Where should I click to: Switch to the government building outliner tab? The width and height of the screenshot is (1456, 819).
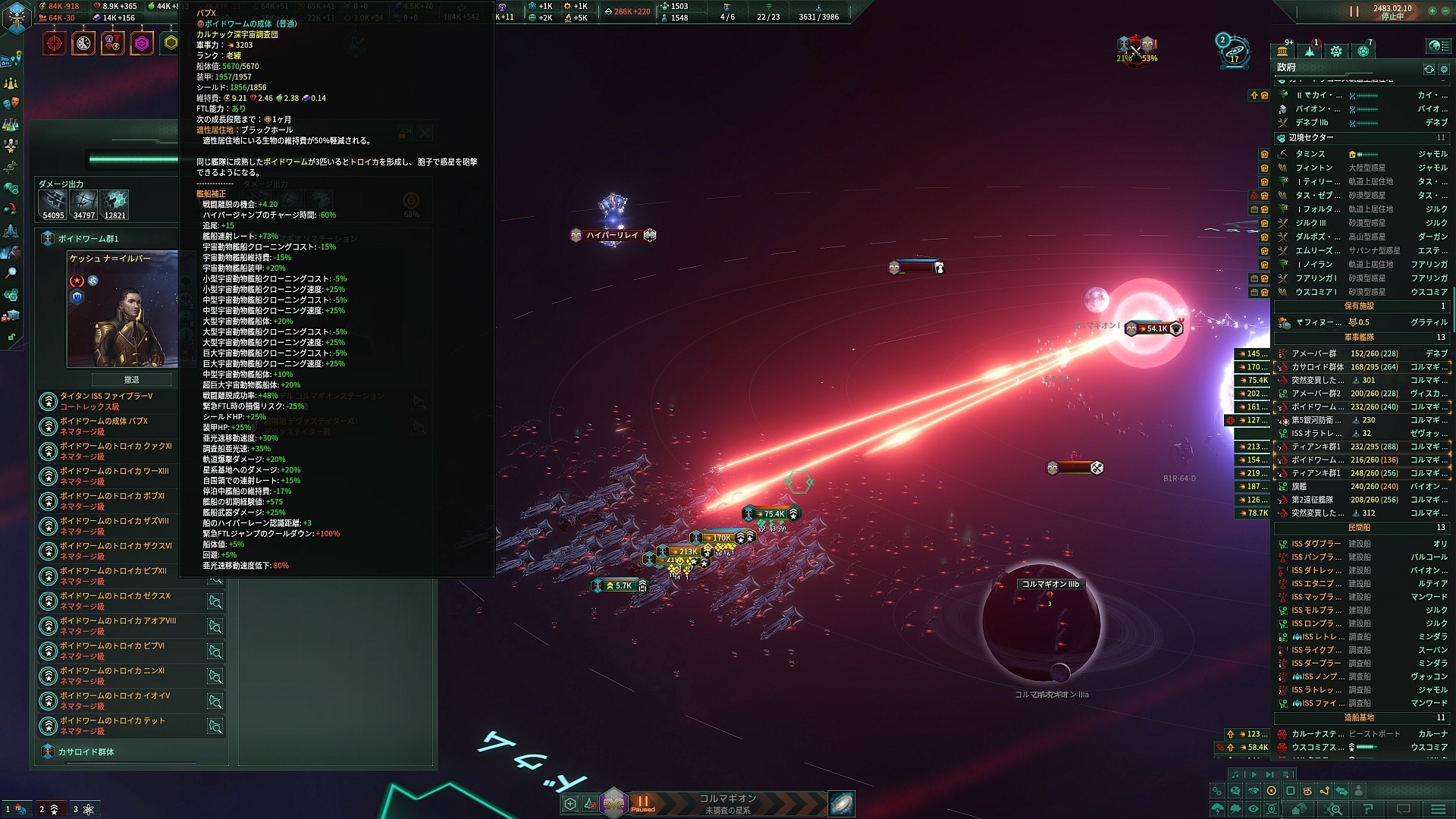[x=1282, y=51]
